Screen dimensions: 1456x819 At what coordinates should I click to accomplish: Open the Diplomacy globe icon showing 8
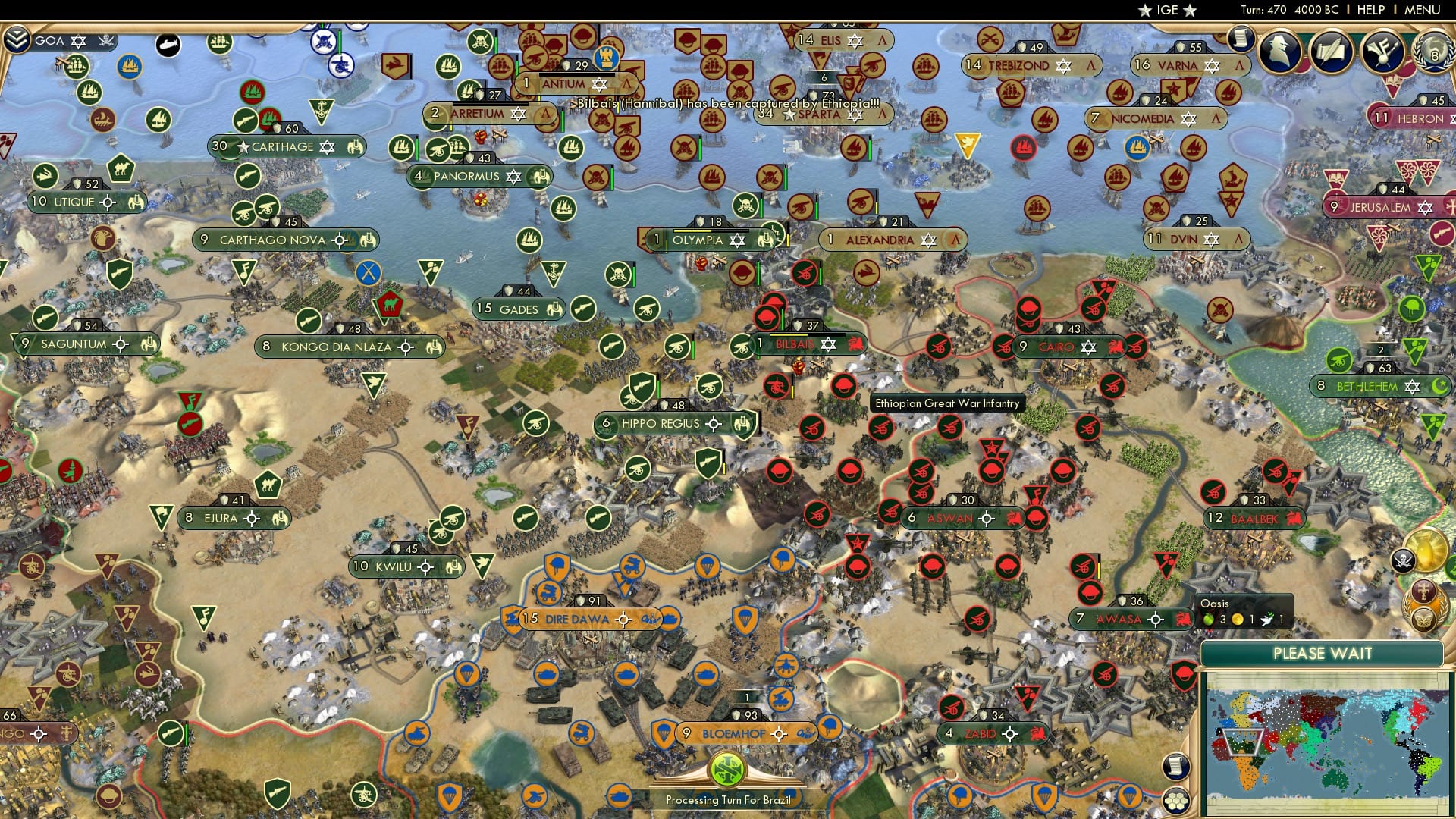click(1433, 50)
